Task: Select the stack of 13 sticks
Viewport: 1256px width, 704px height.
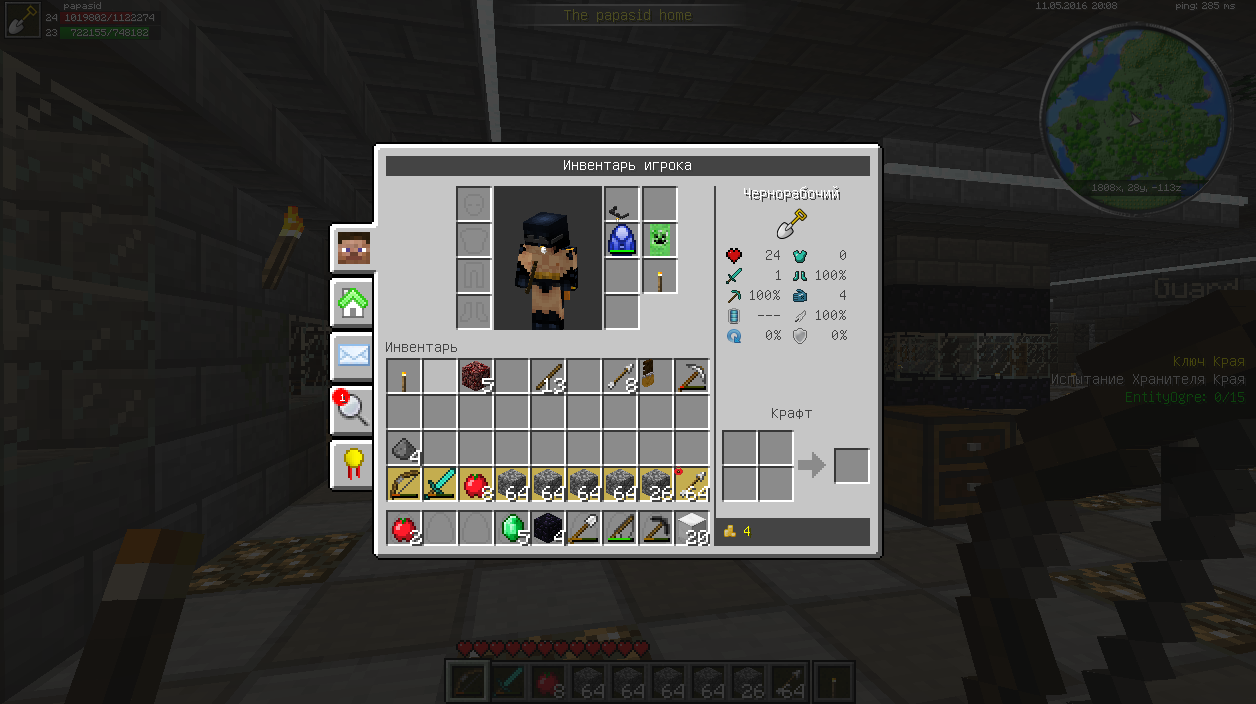Action: click(x=548, y=376)
